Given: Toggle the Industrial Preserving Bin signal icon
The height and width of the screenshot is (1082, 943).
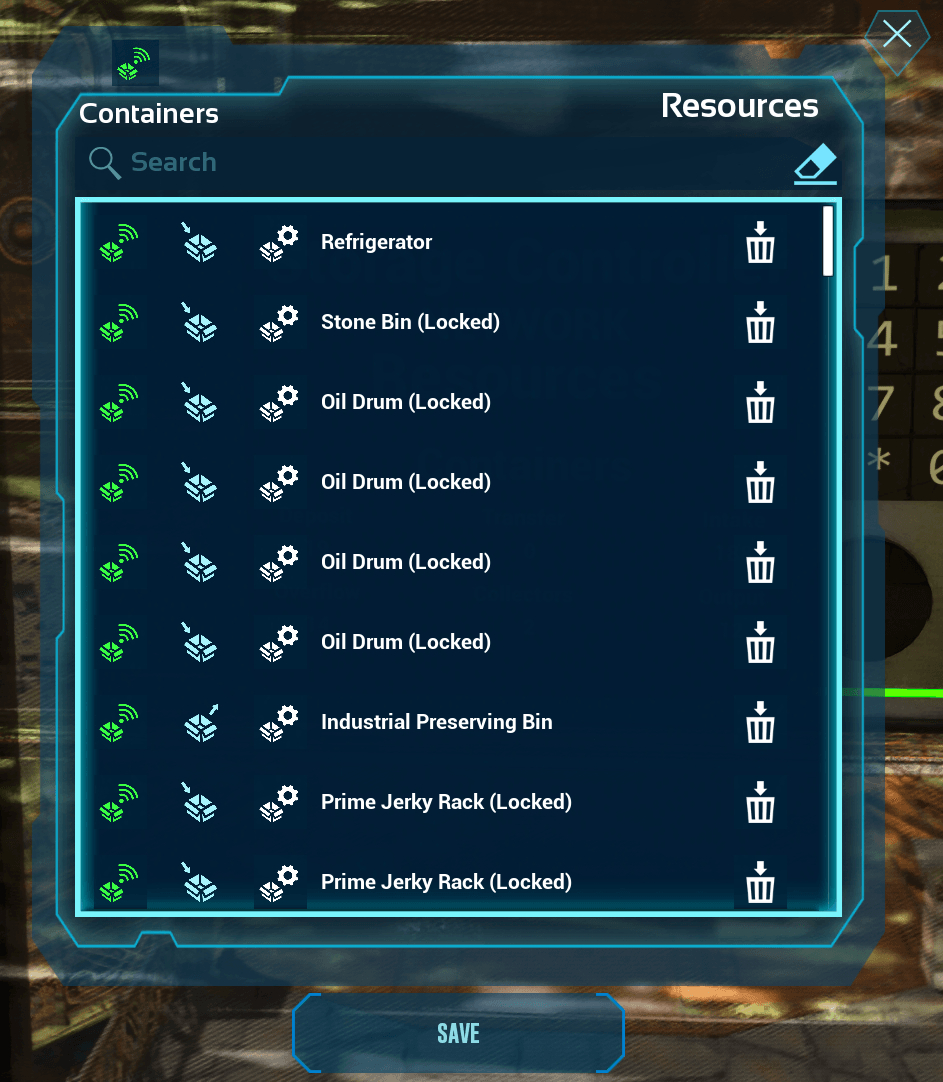Looking at the screenshot, I should 119,722.
